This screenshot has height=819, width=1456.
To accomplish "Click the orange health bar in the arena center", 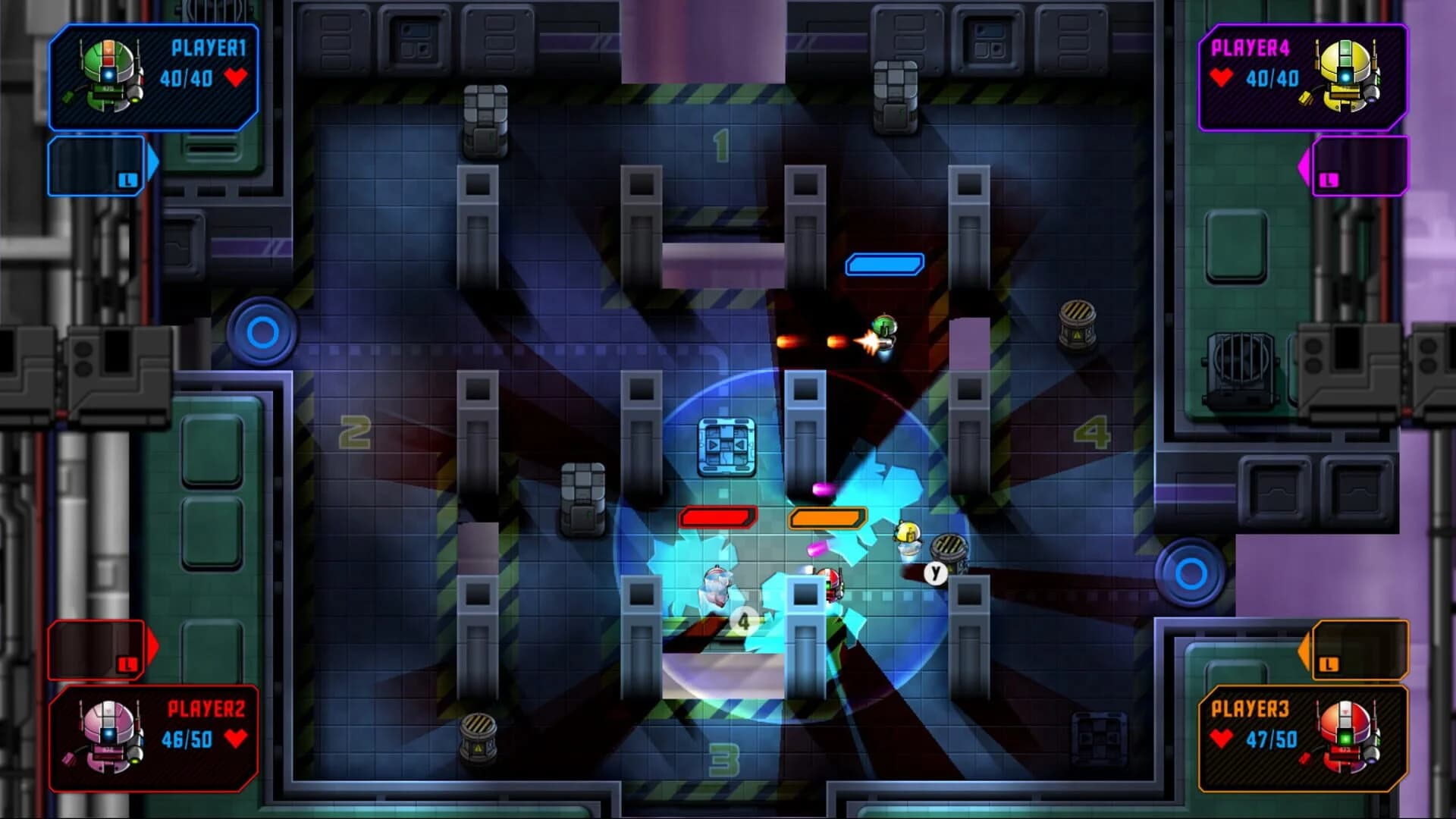I will tap(829, 519).
